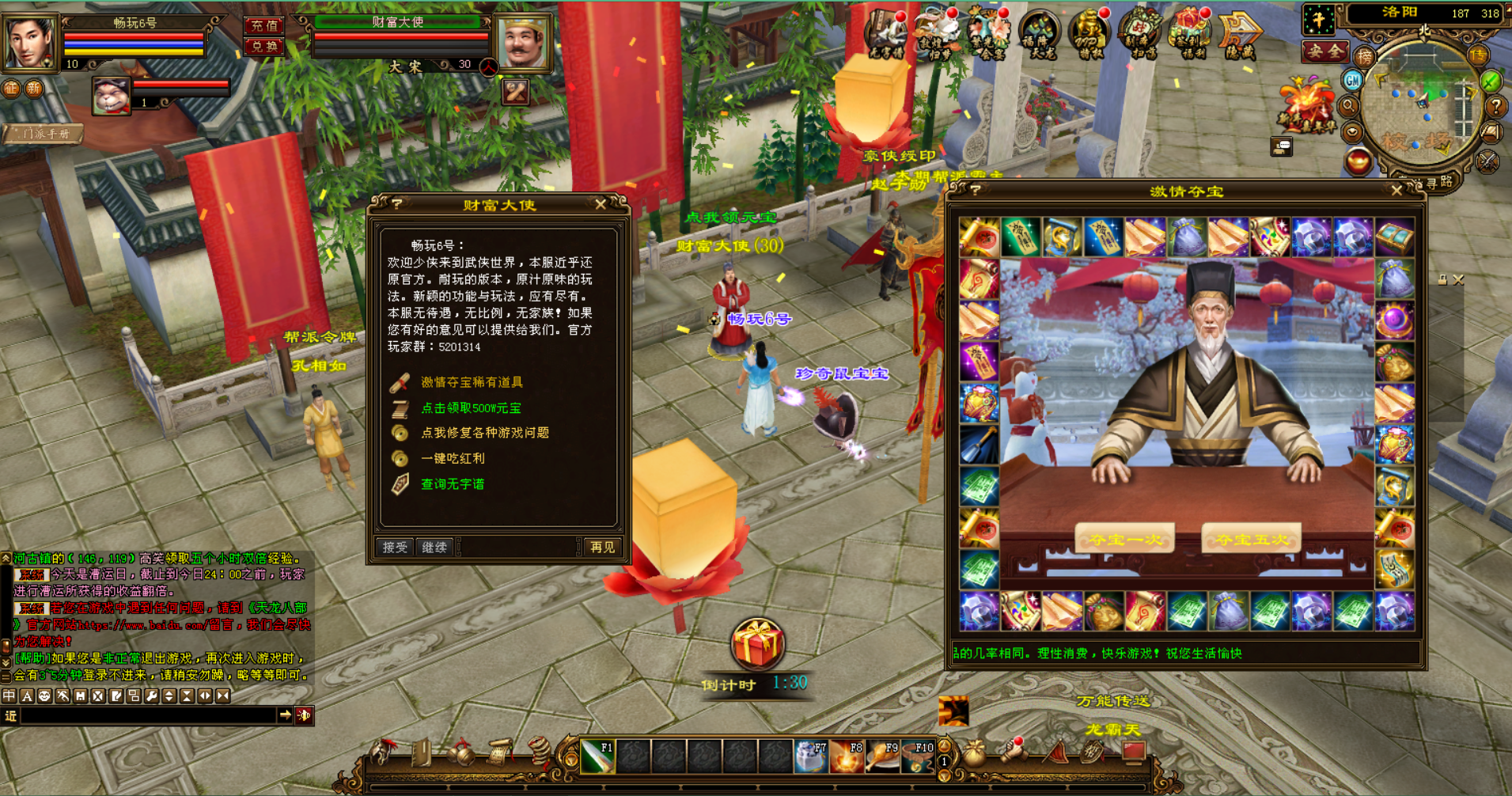The height and width of the screenshot is (796, 1512).
Task: Select the 激情夺宝稀有道具 dialogue option
Action: (x=472, y=383)
